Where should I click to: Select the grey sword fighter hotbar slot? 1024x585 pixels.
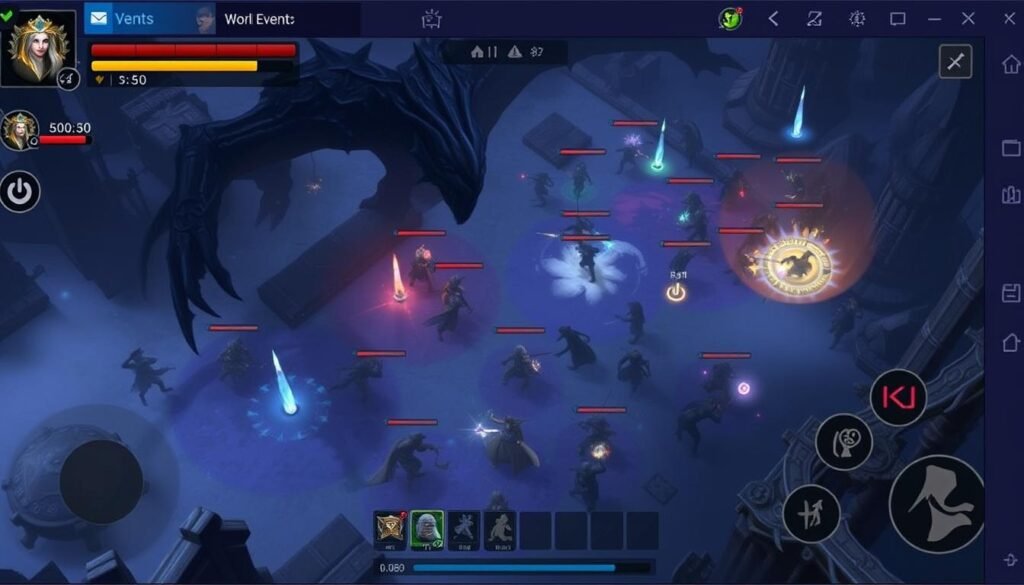click(463, 530)
